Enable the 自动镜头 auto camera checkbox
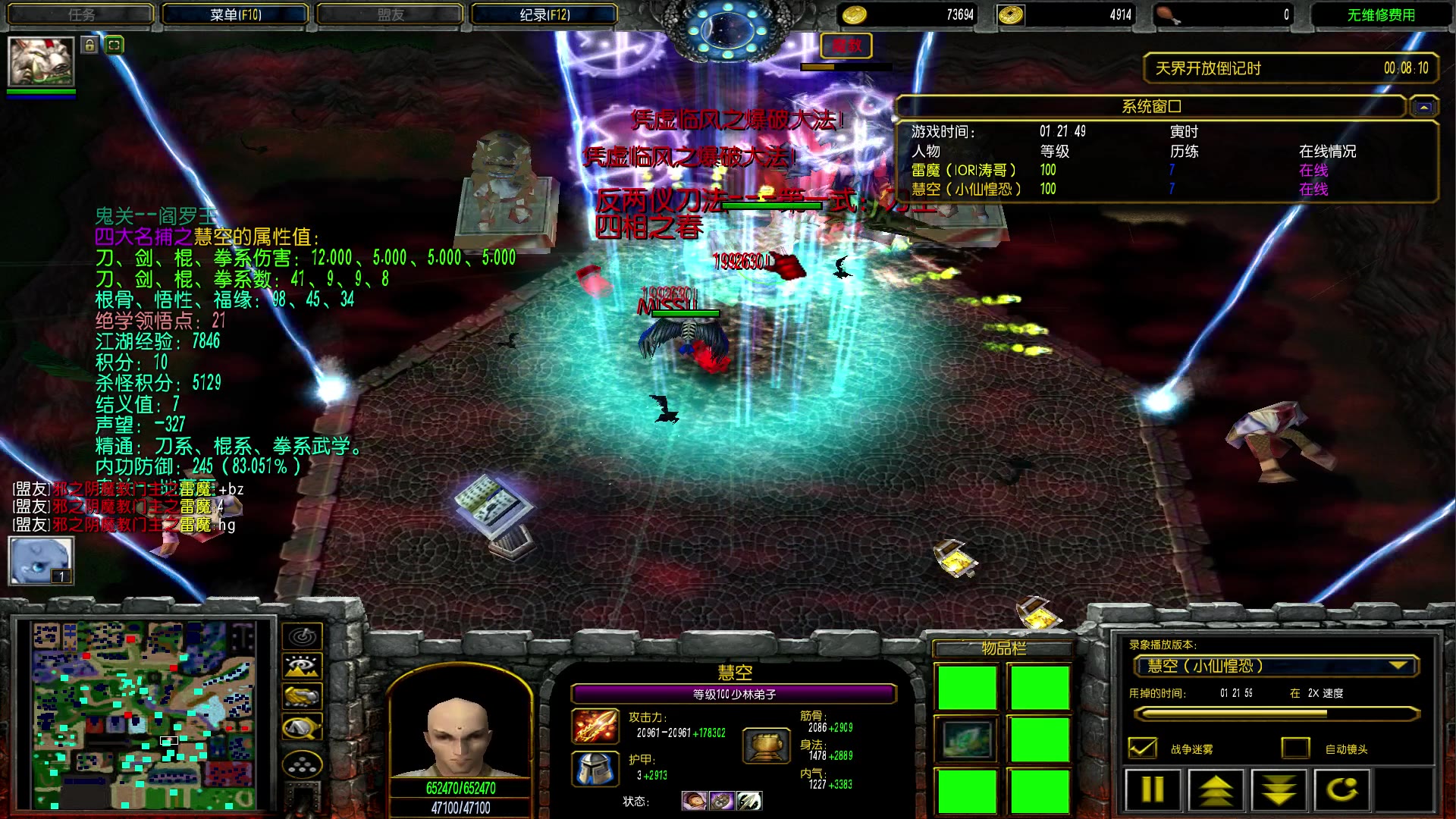 pyautogui.click(x=1295, y=748)
